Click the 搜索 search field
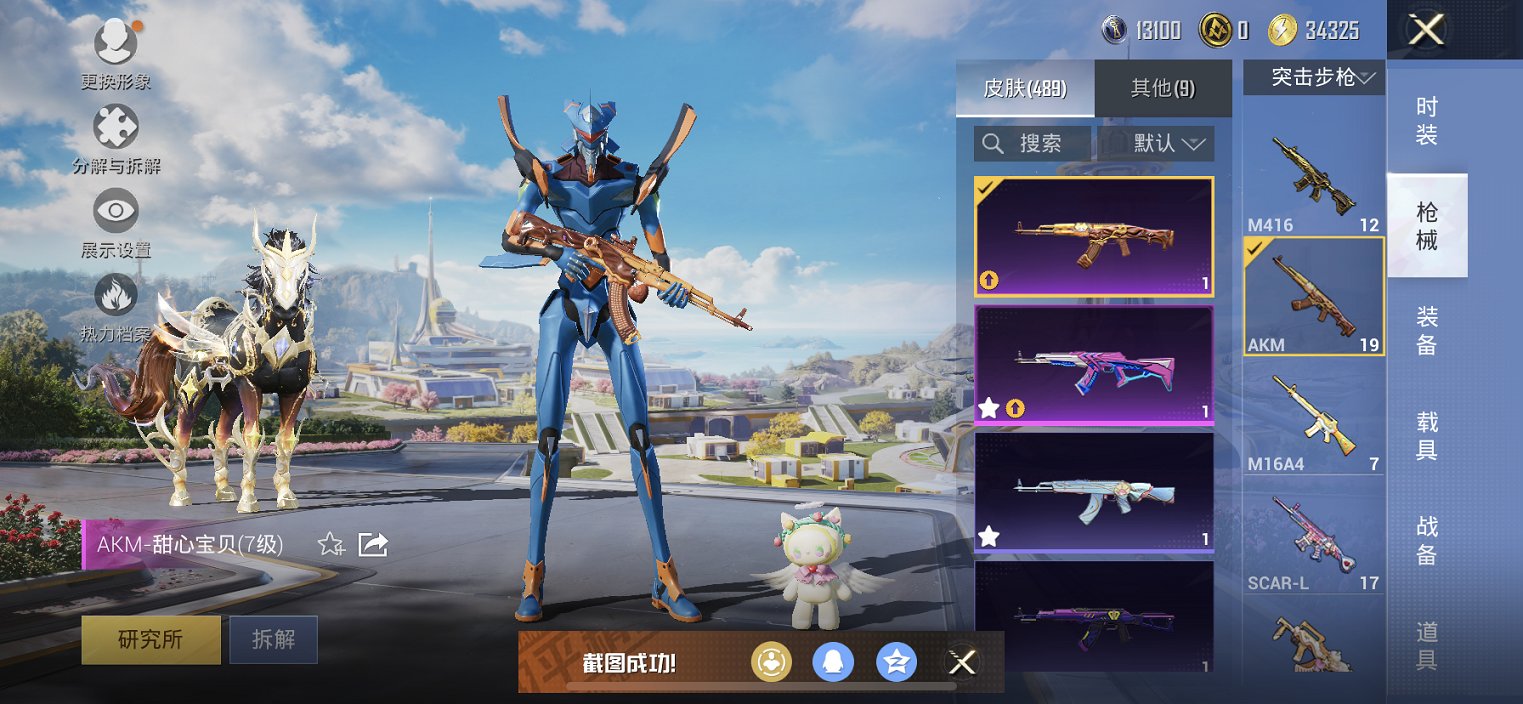The image size is (1523, 704). tap(1032, 144)
